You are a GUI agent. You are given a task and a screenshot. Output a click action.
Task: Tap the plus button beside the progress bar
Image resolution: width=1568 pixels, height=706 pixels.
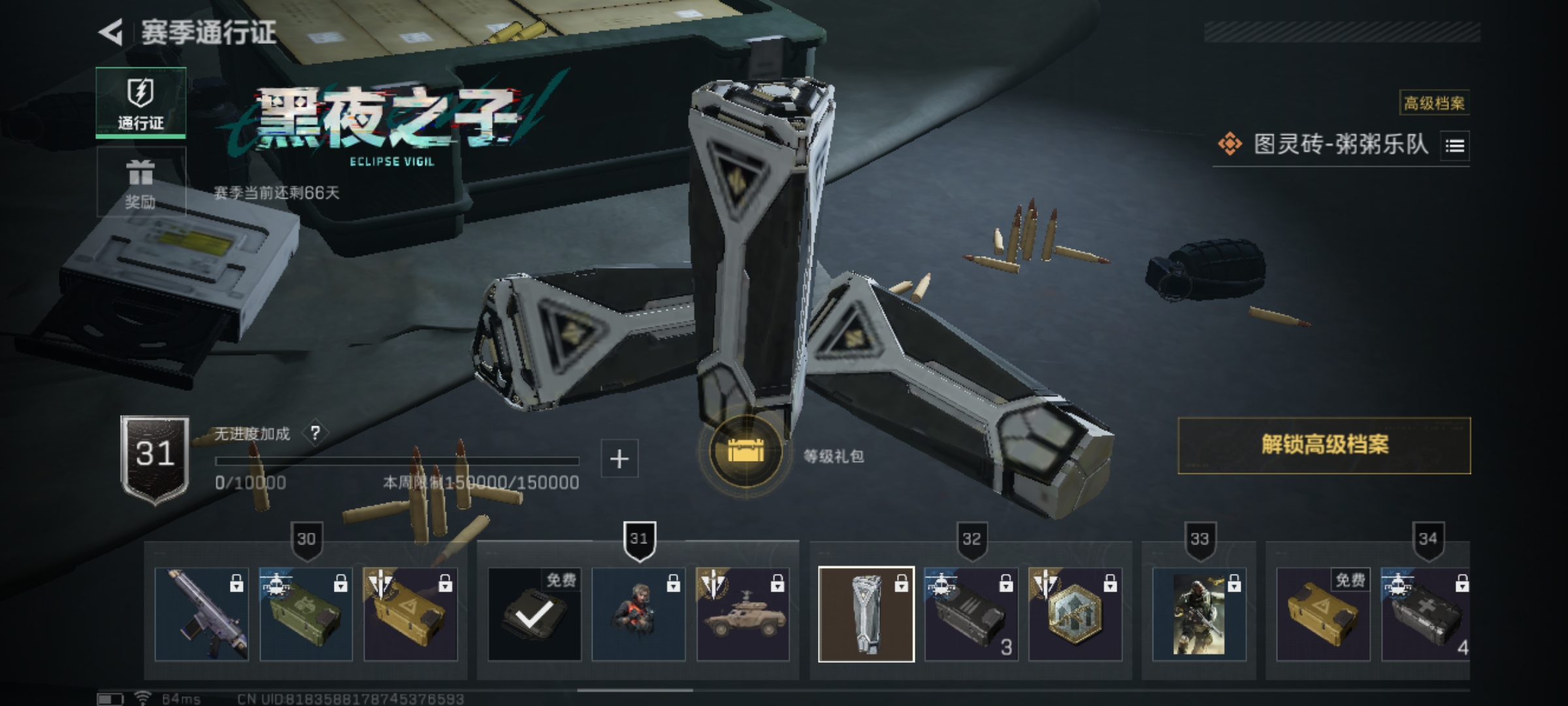[619, 459]
